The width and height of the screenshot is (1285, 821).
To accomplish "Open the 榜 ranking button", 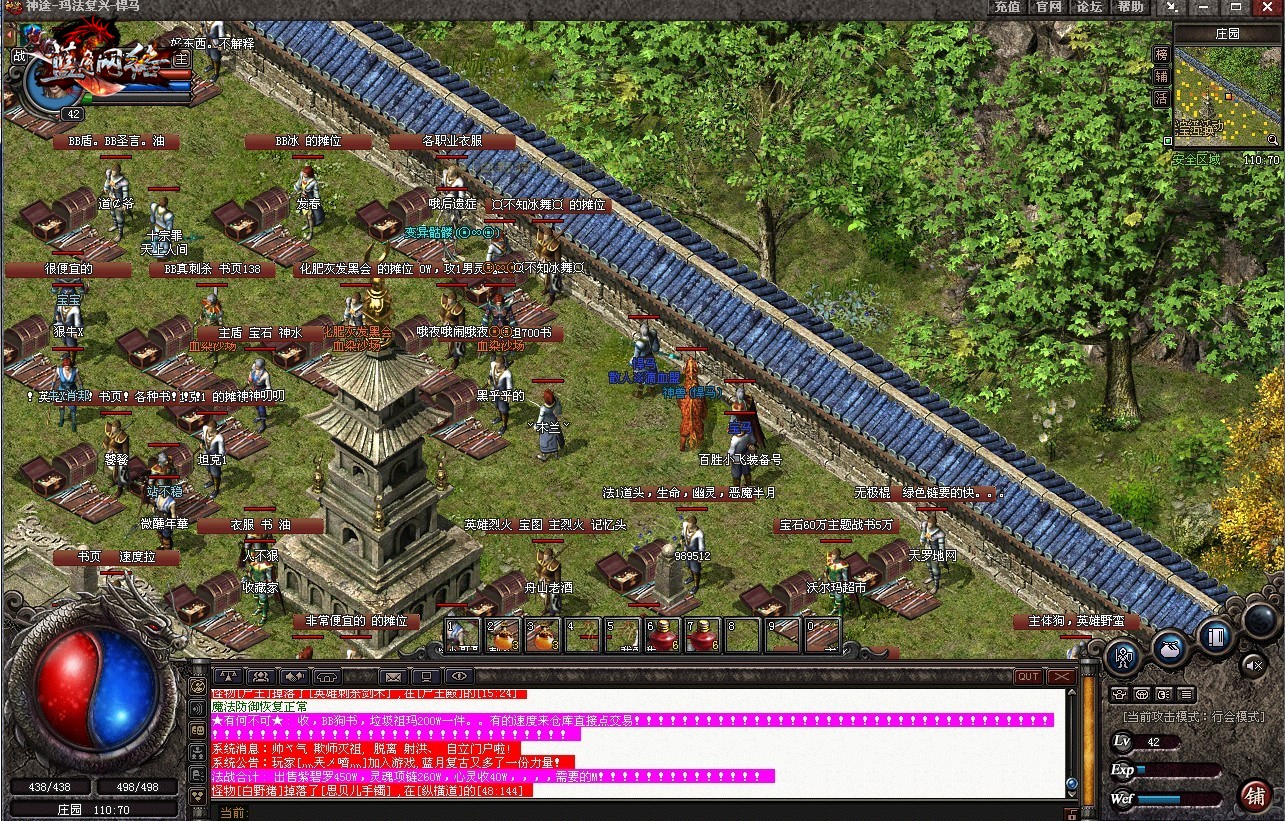I will tap(1161, 54).
